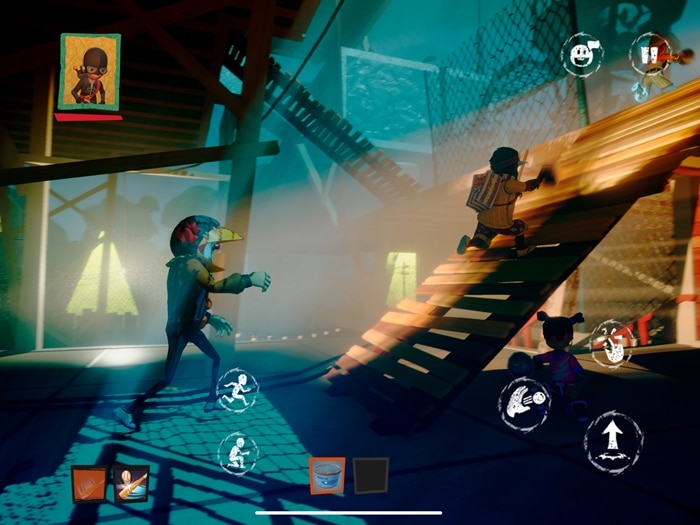Open the emote chat smiley button

580,52
